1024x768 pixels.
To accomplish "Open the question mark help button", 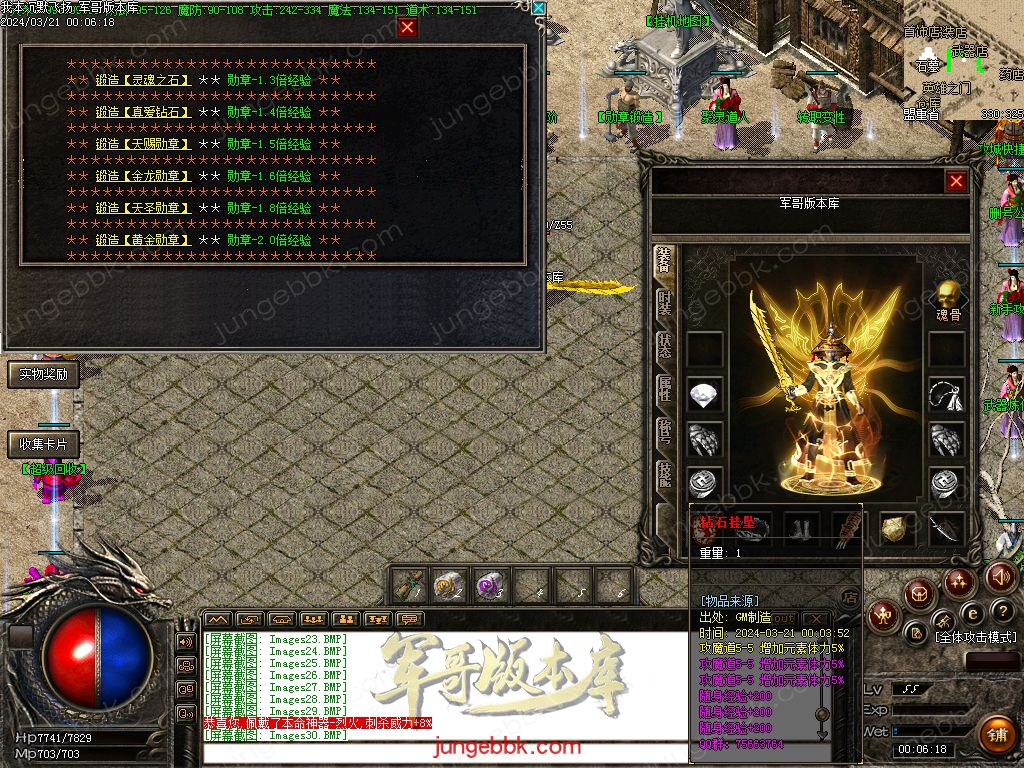I will point(1002,612).
